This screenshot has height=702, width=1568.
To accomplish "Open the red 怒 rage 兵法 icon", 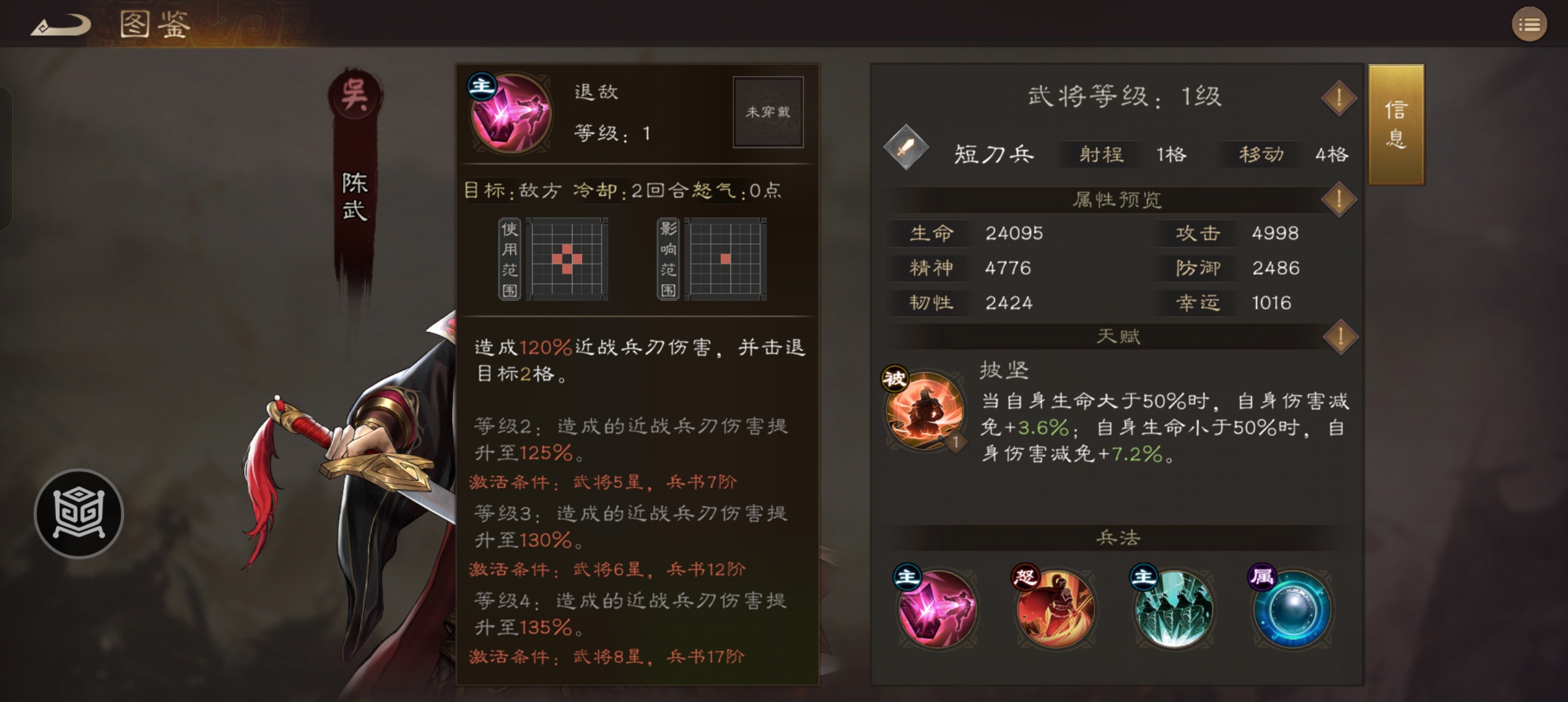I will click(x=1057, y=610).
